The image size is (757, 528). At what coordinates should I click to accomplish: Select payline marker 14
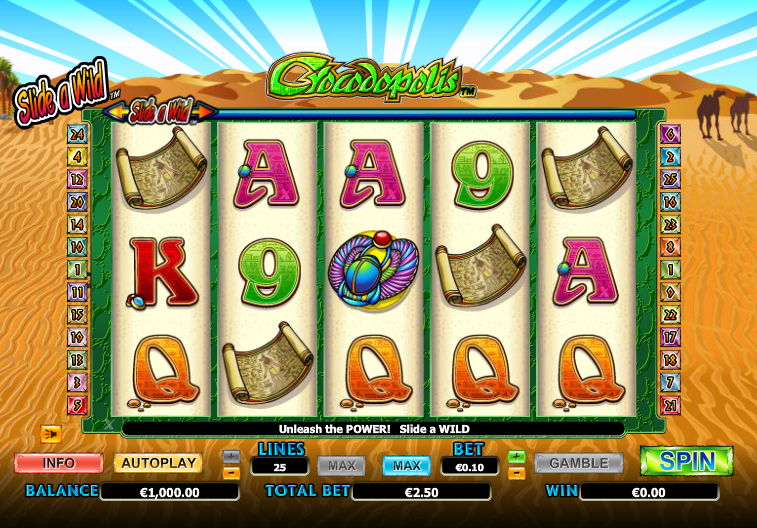(x=77, y=224)
